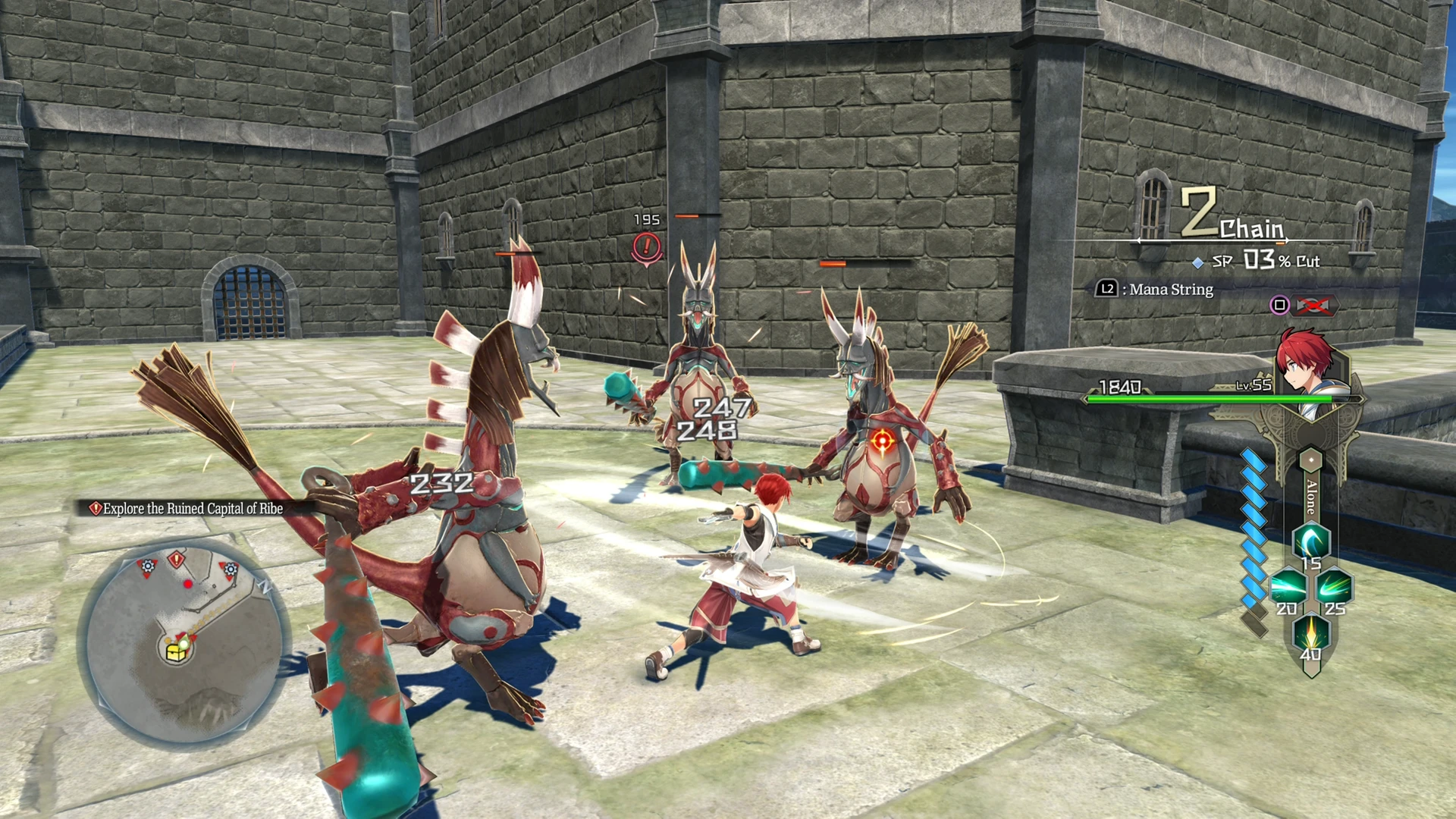
Task: Click the north compass indicator on minimap
Action: coord(265,586)
